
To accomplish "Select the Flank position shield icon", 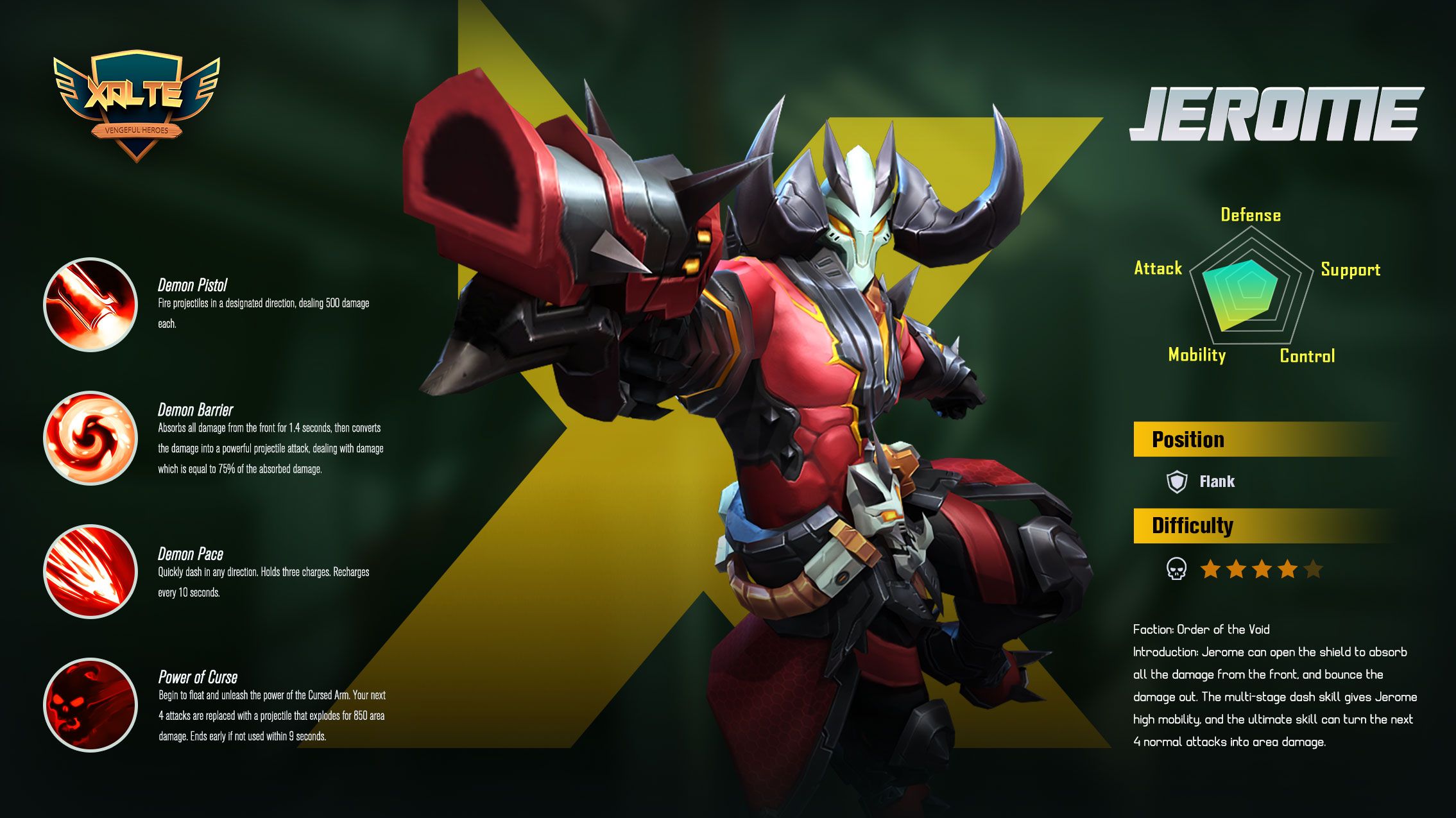I will click(1176, 482).
